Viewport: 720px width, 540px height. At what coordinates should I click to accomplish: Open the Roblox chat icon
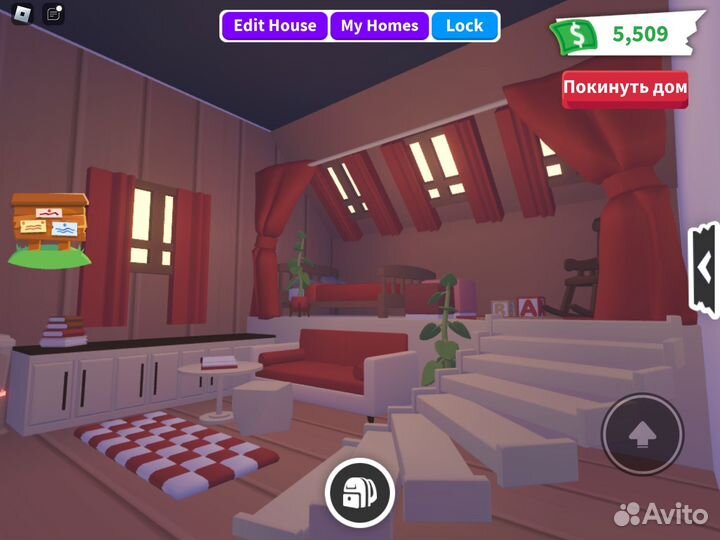click(55, 14)
